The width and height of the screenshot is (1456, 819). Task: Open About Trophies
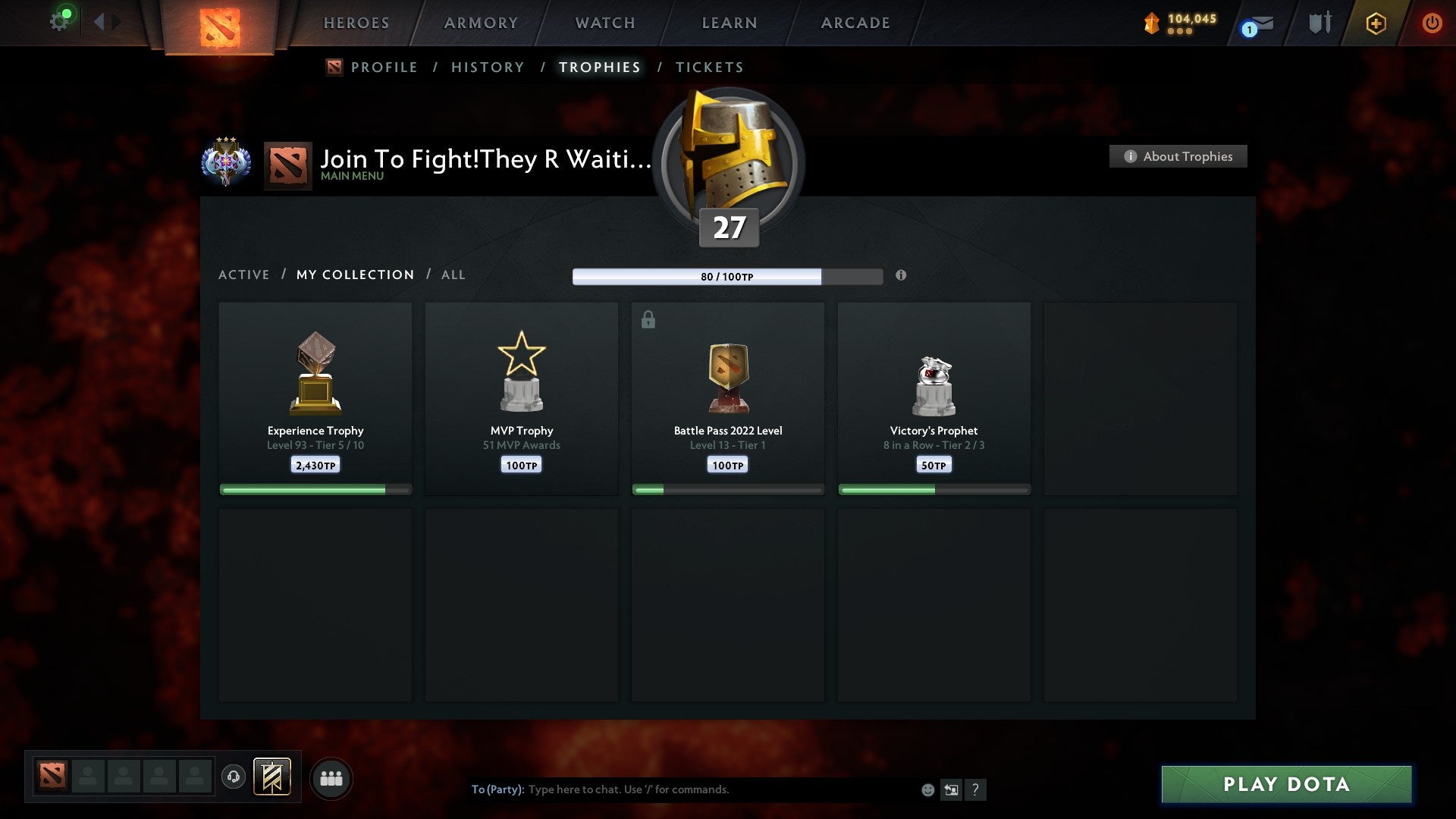(x=1178, y=156)
